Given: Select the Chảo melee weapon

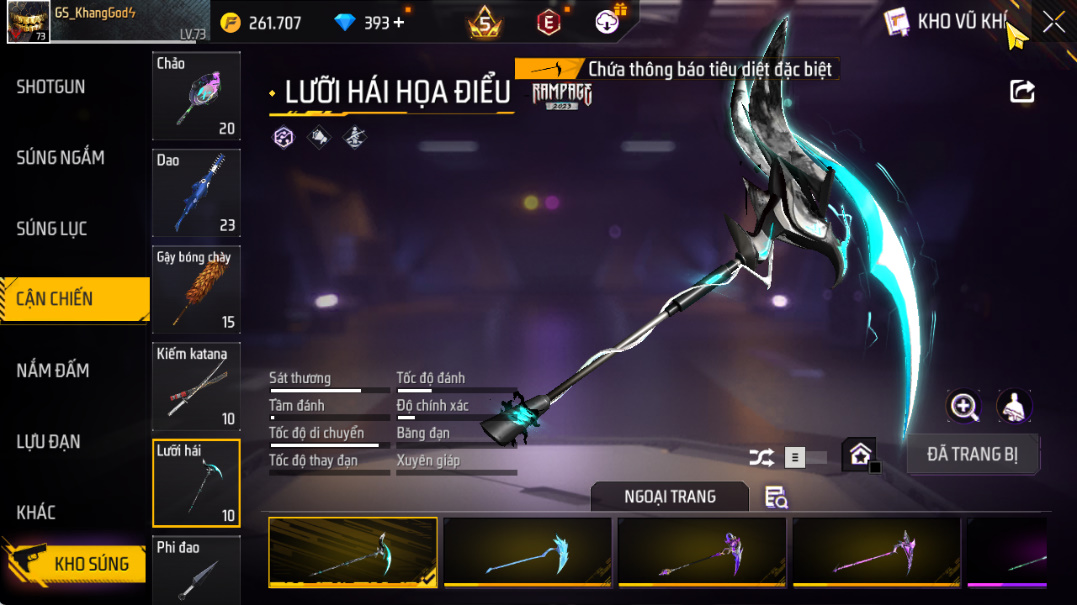Looking at the screenshot, I should [196, 96].
